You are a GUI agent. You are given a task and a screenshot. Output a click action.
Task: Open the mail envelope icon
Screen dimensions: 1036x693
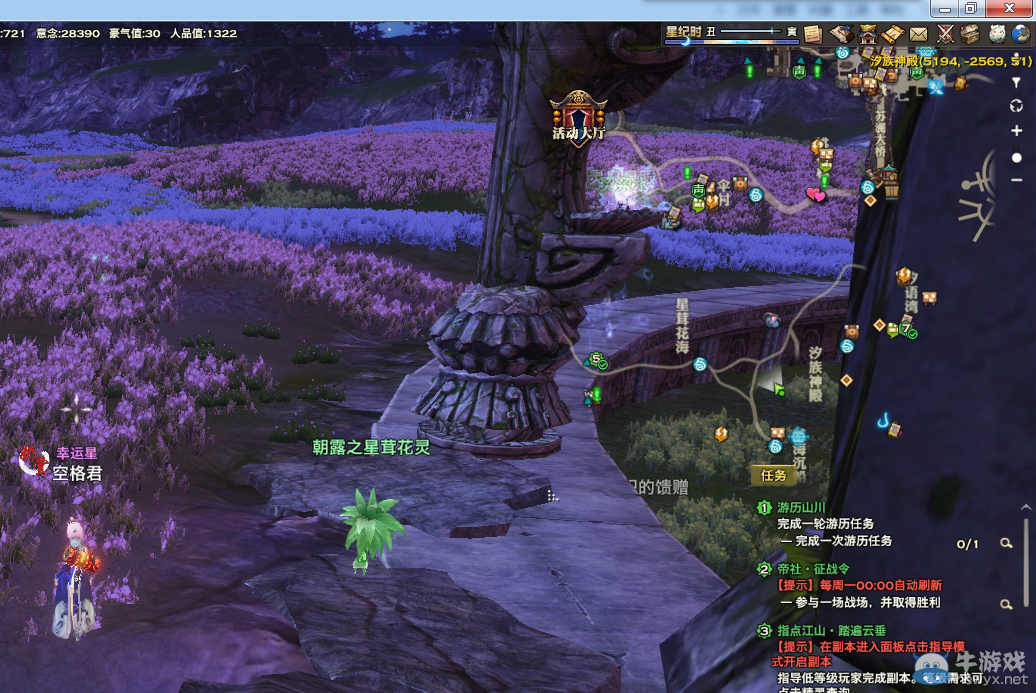point(918,34)
